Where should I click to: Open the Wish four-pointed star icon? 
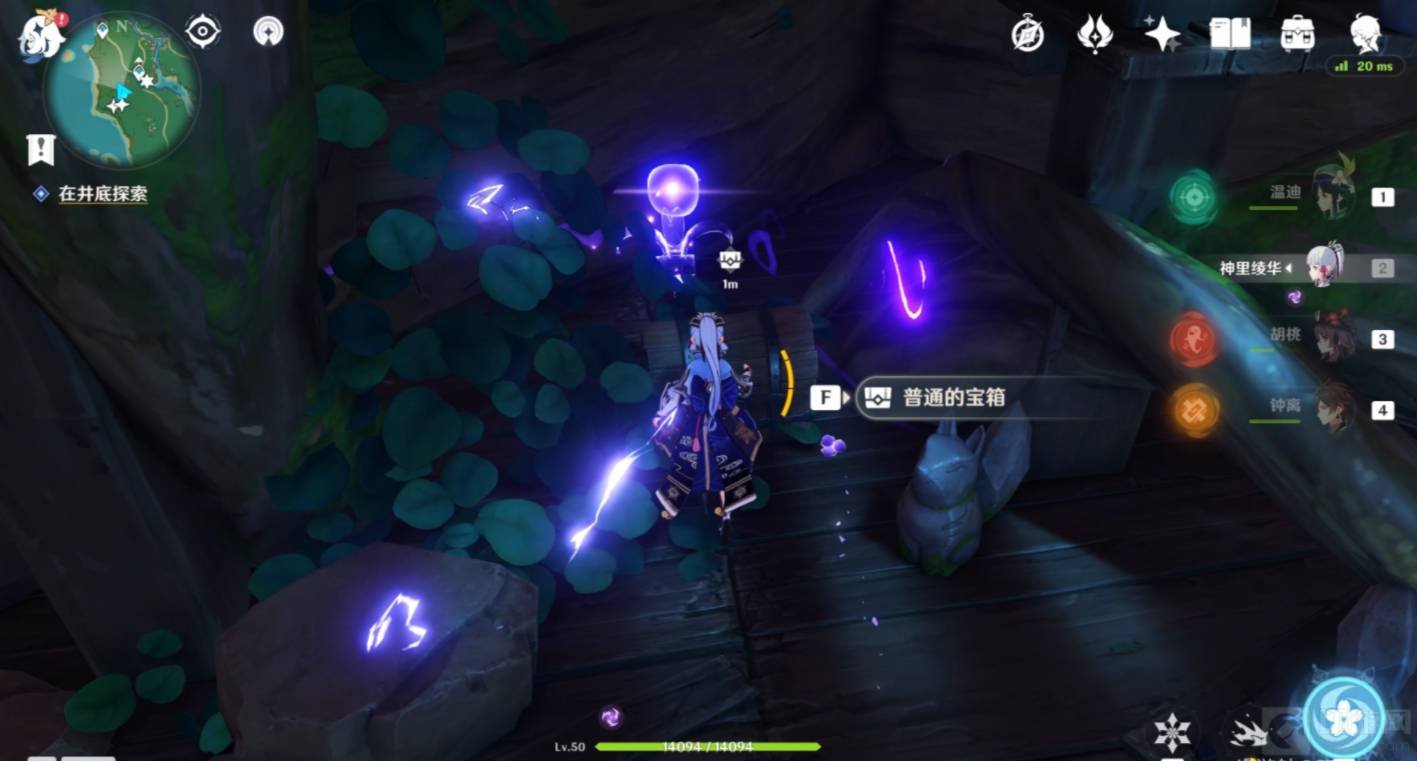pos(1163,35)
